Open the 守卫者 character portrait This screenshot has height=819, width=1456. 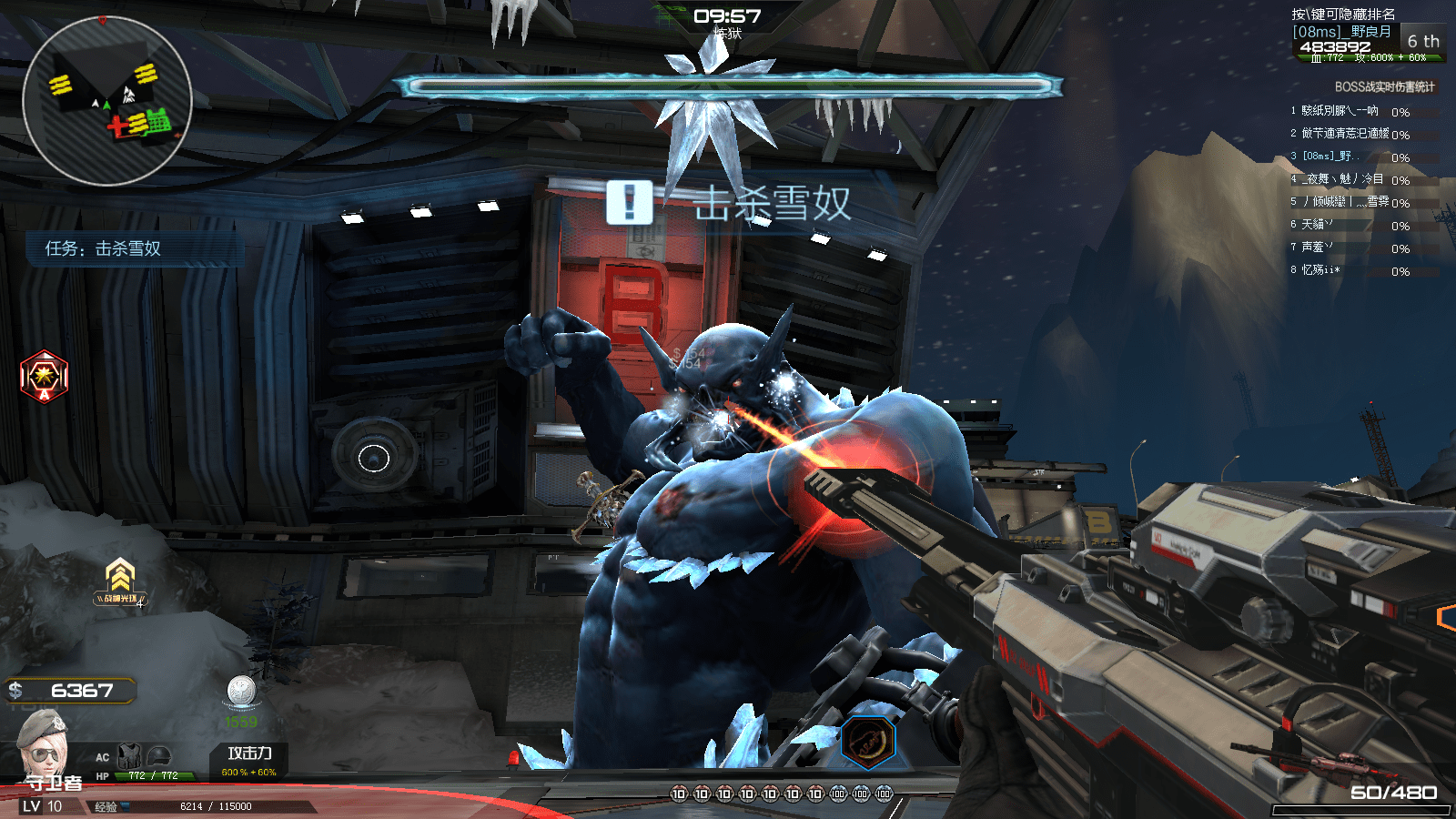click(x=44, y=743)
